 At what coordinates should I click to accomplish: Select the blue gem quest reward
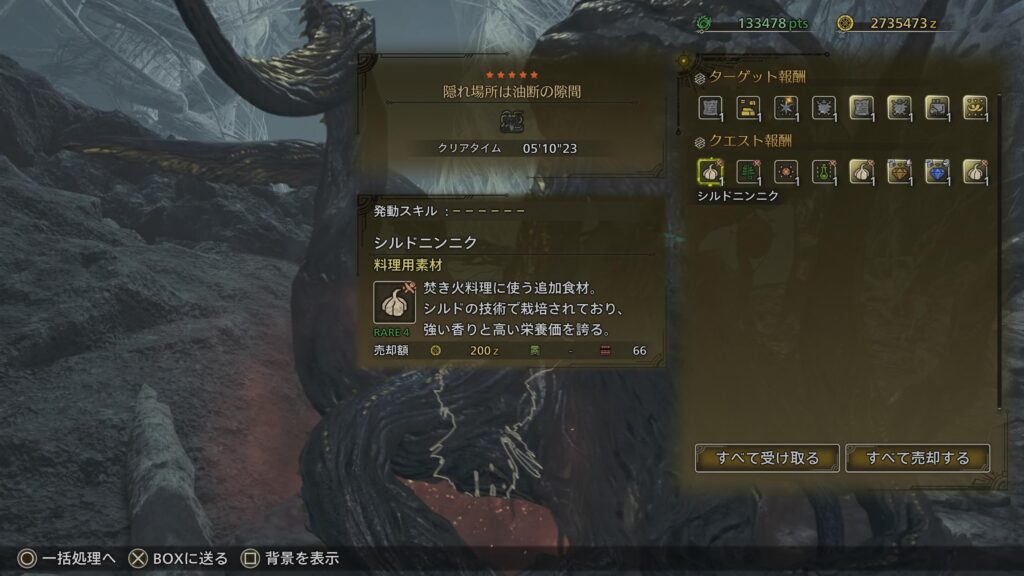click(936, 171)
